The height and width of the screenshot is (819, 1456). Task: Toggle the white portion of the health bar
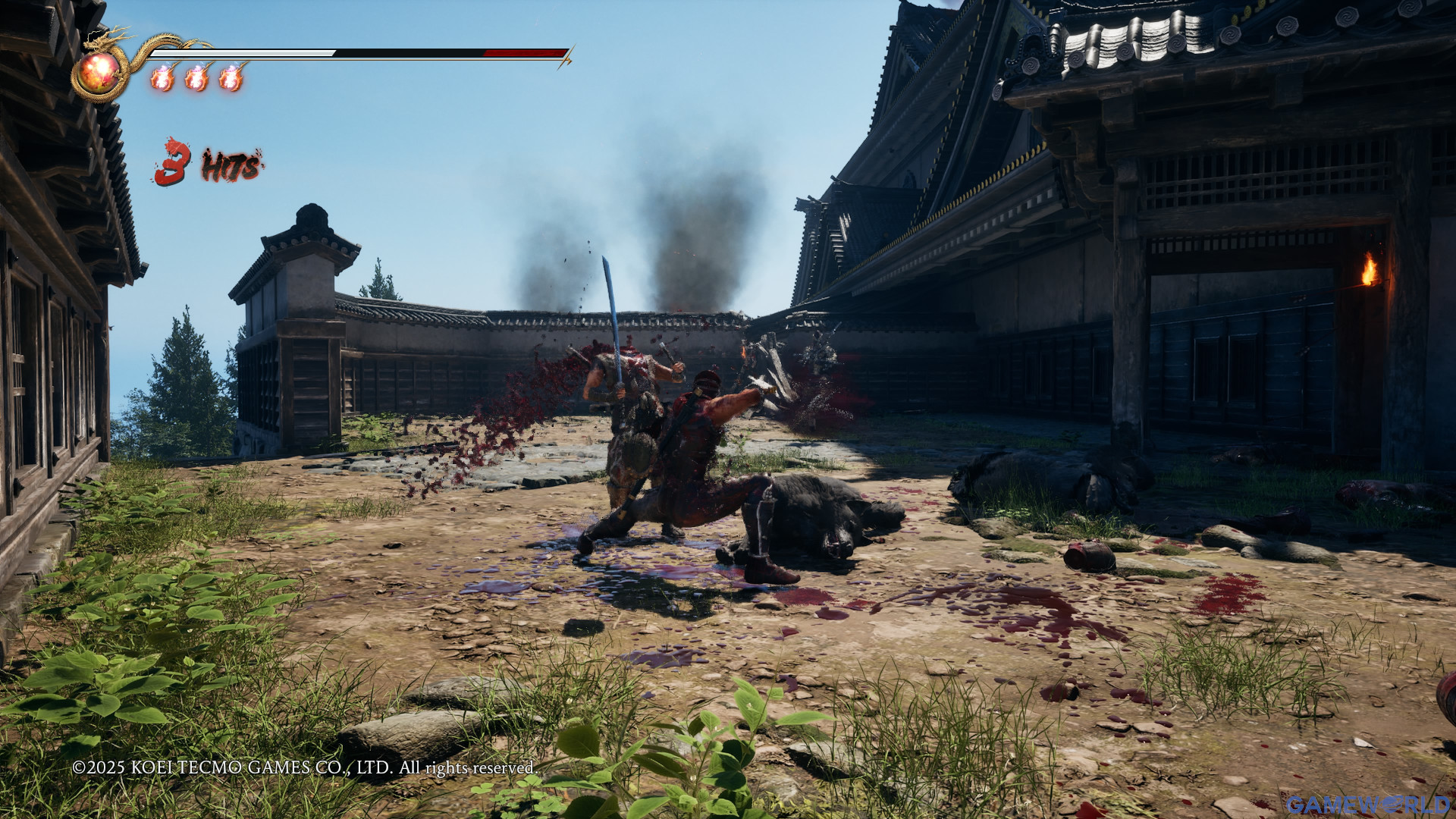(x=243, y=55)
